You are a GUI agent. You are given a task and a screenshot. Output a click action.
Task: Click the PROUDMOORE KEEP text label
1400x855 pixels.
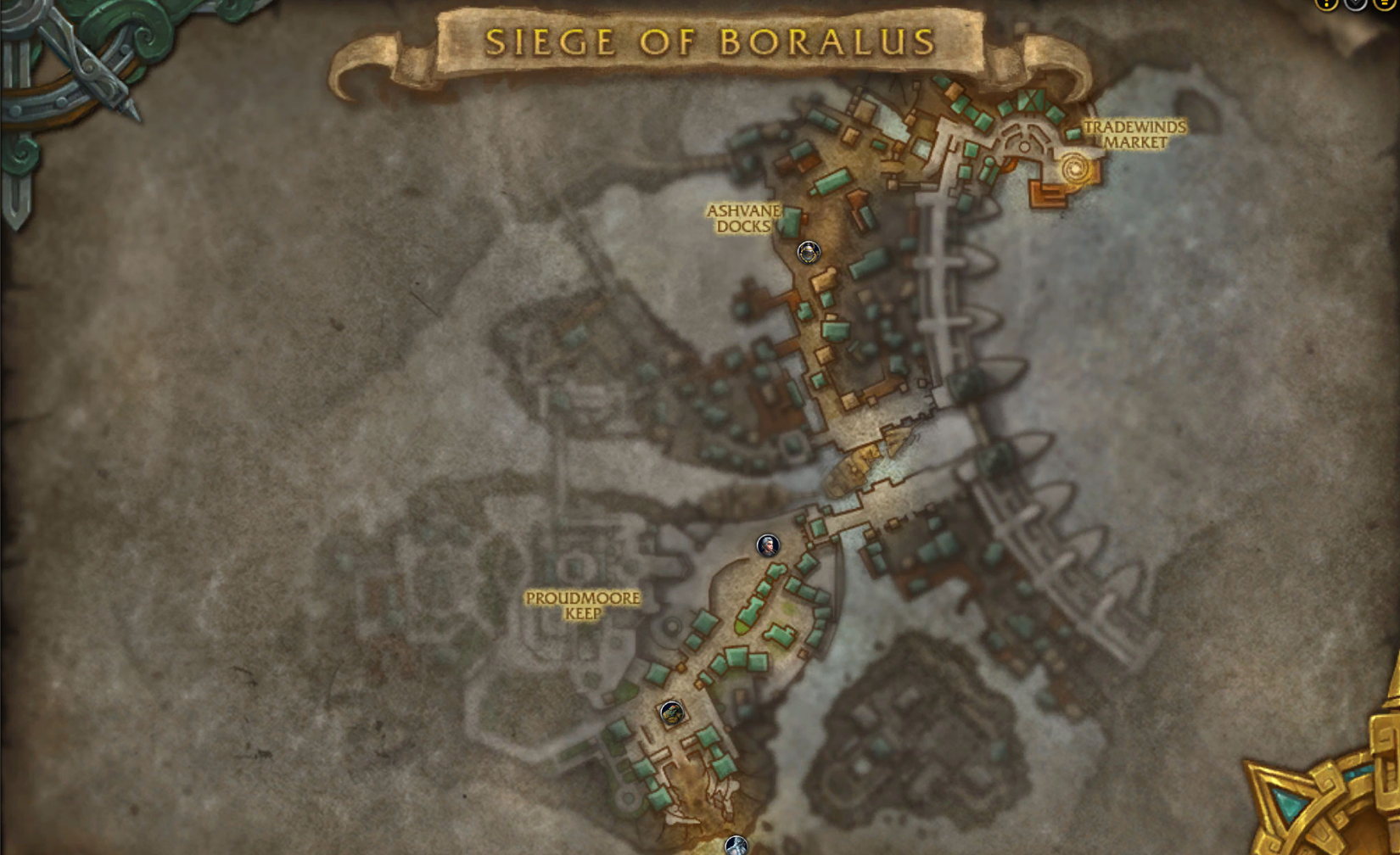pyautogui.click(x=584, y=606)
